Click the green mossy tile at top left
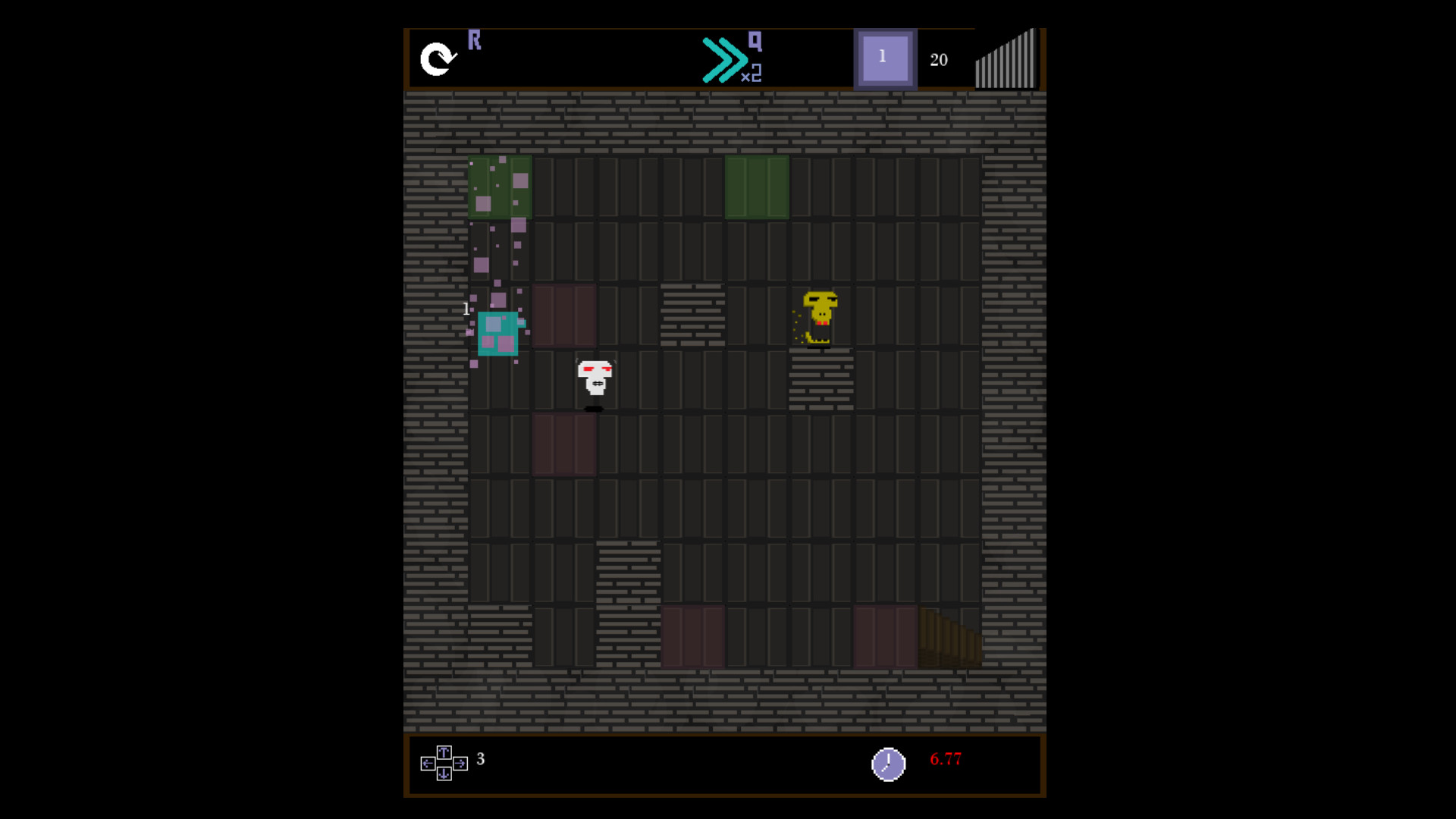 pyautogui.click(x=500, y=187)
